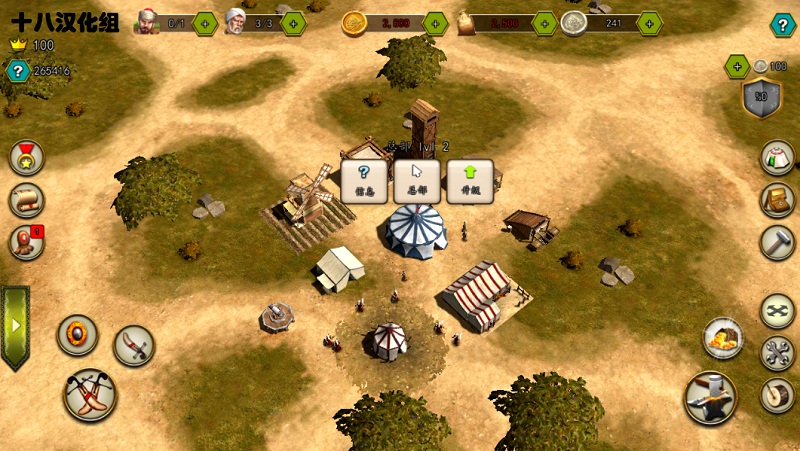This screenshot has height=451, width=800.
Task: Open the crossed scimitars battle button
Action: click(x=90, y=394)
